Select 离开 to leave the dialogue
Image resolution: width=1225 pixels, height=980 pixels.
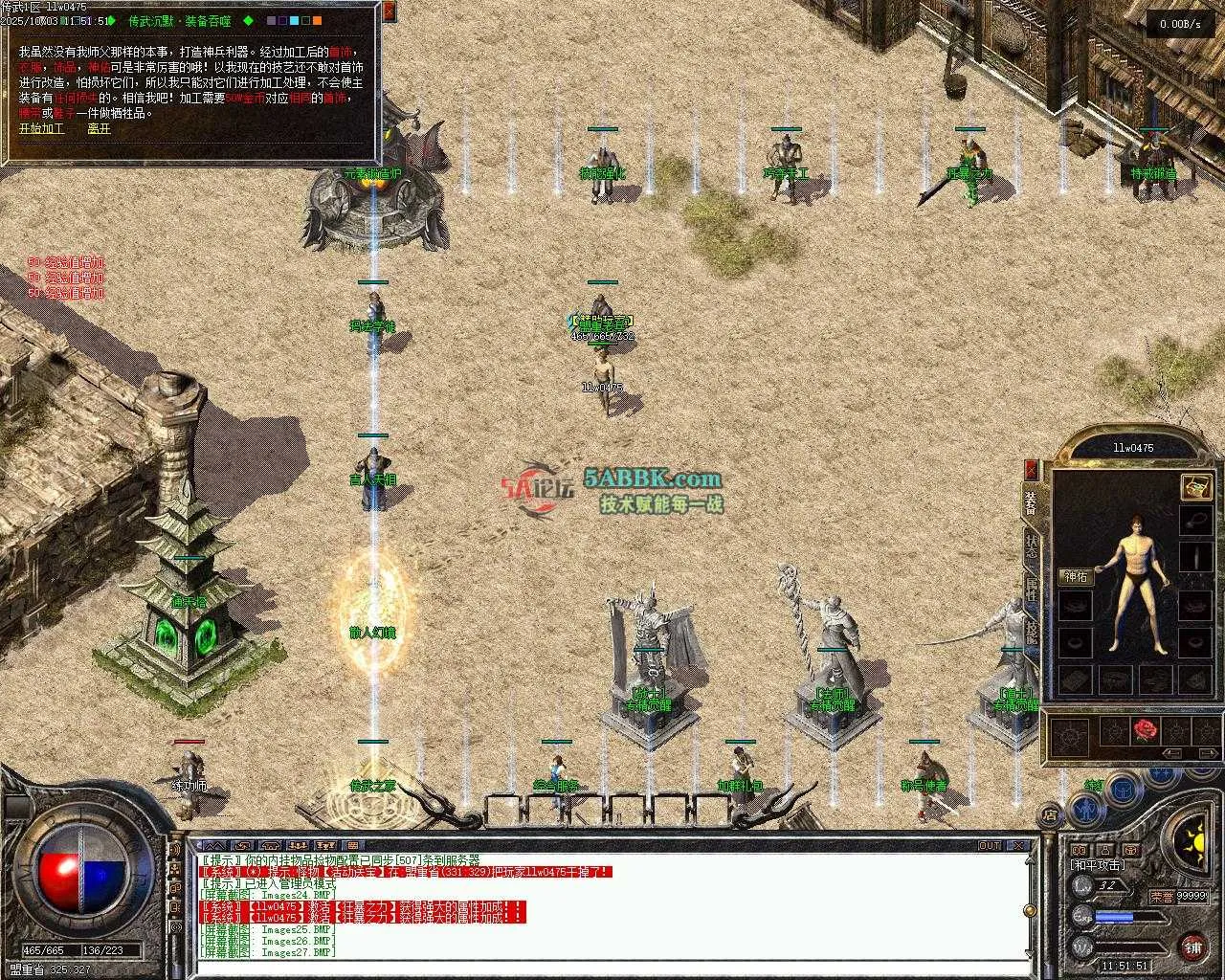99,127
